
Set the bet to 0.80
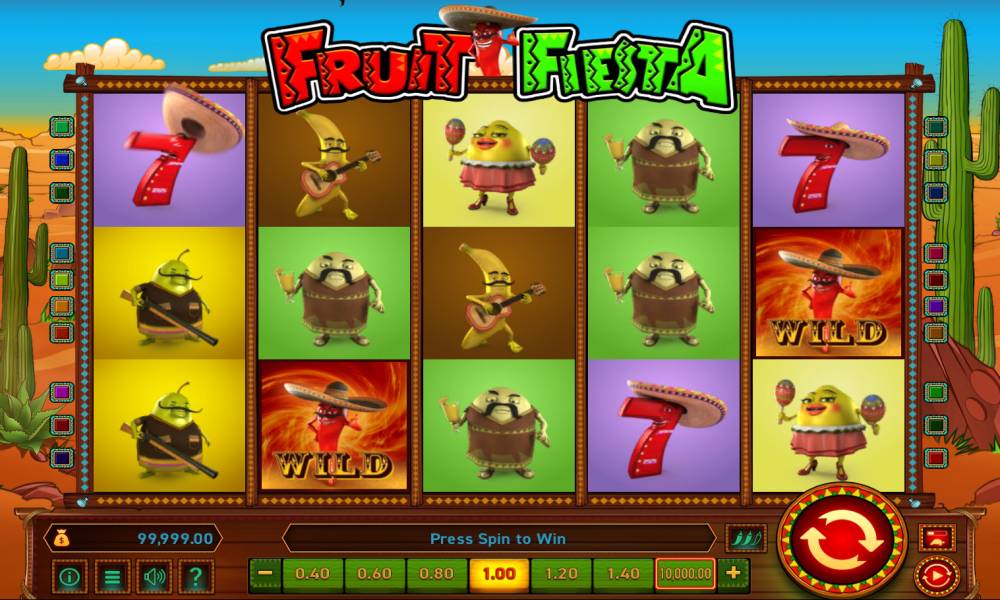(x=437, y=574)
